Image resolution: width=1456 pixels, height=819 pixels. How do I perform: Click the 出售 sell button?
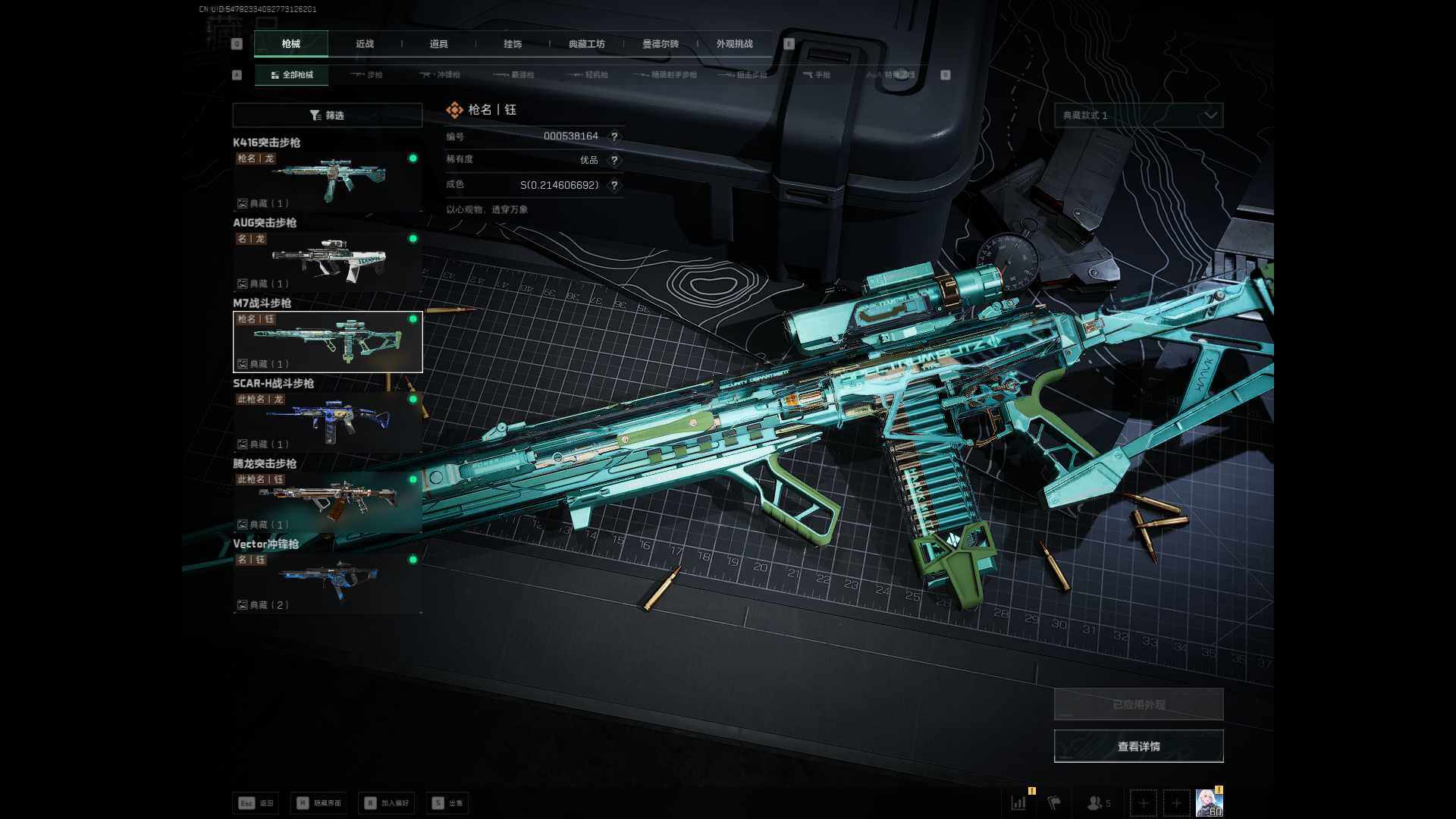(x=447, y=803)
